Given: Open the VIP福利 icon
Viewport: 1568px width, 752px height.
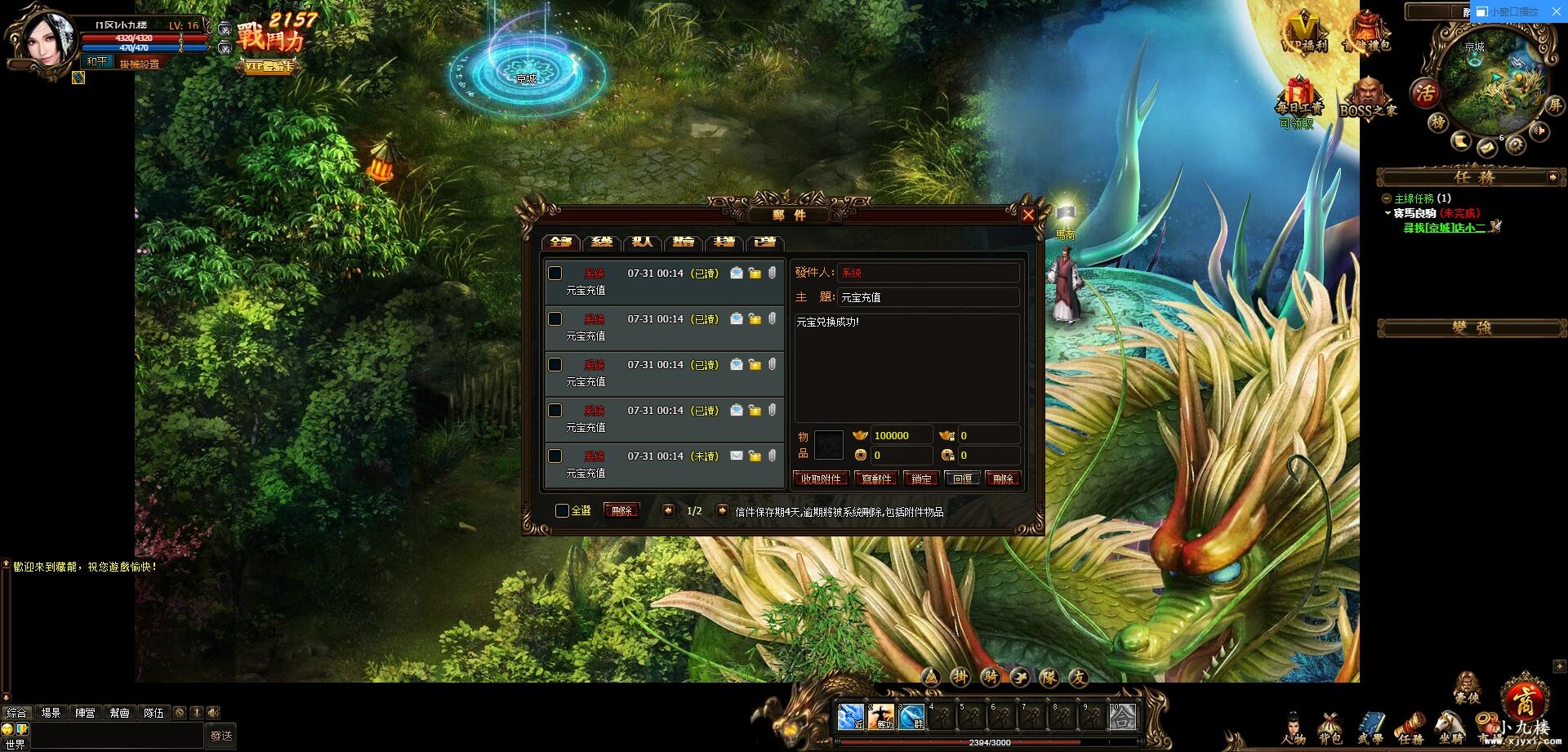Looking at the screenshot, I should [x=1303, y=33].
